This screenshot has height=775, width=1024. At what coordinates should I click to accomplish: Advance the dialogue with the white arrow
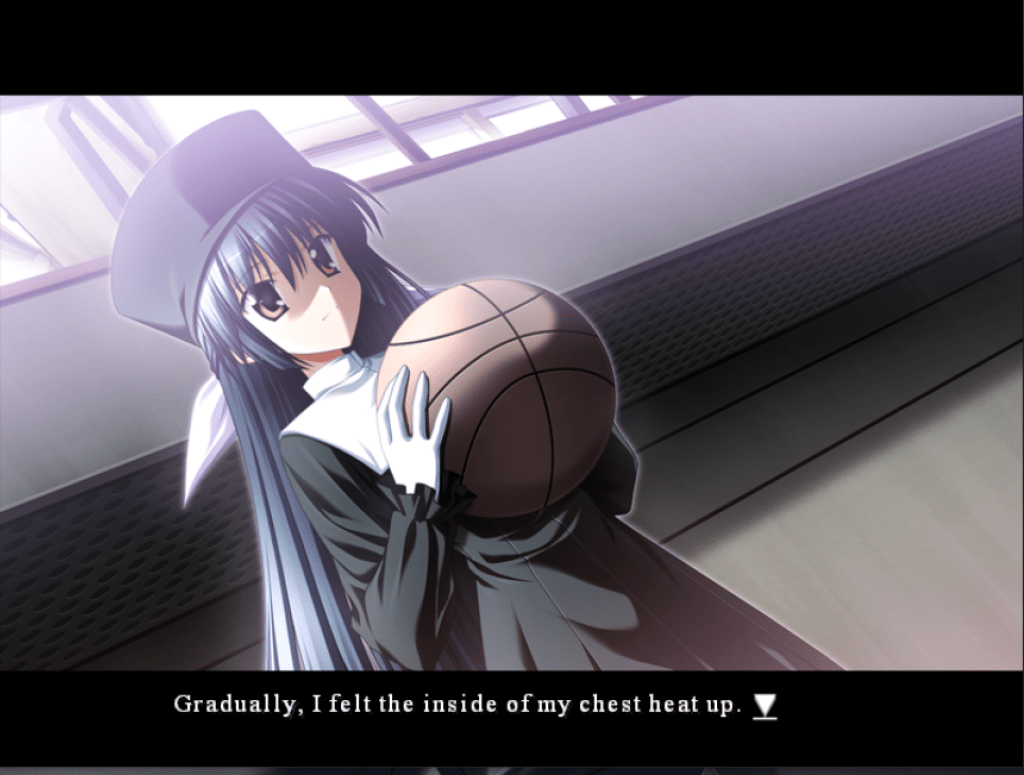765,706
